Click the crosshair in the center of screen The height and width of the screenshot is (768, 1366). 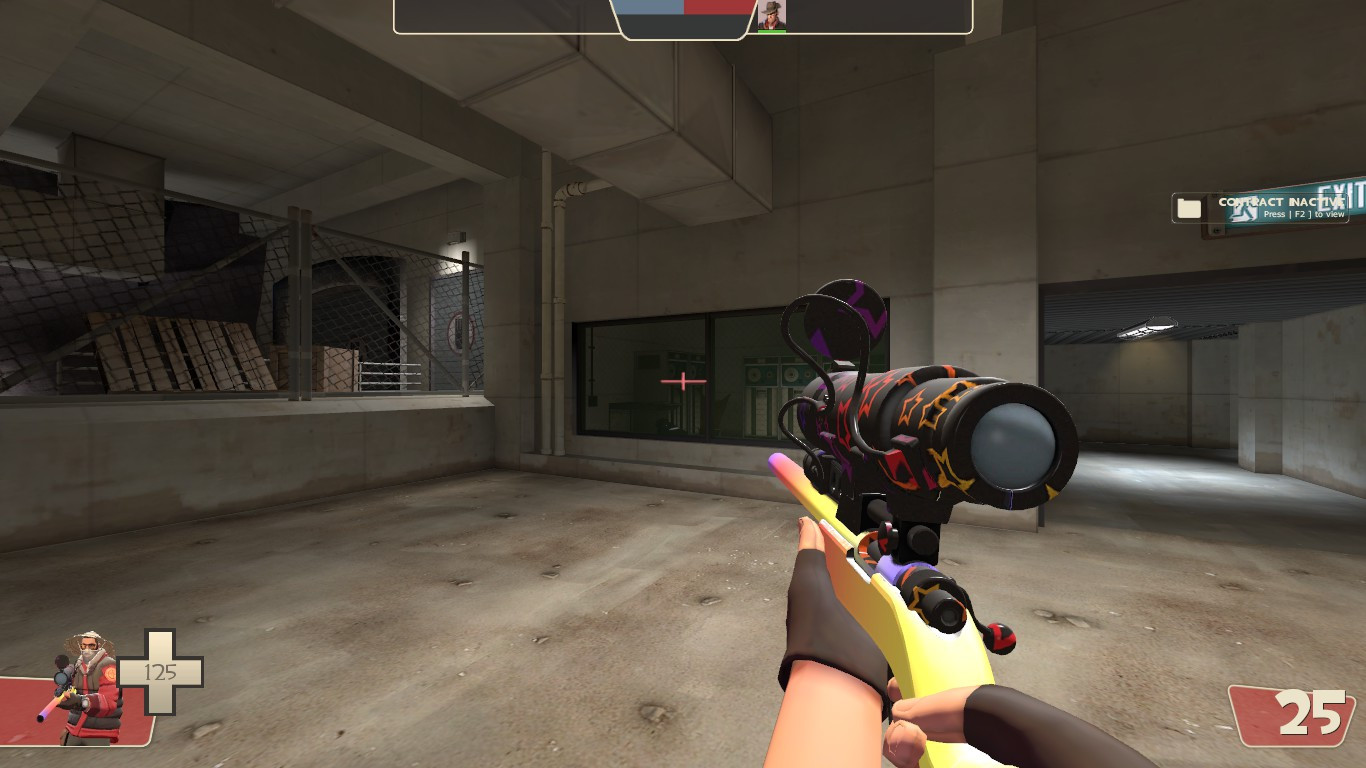[683, 379]
